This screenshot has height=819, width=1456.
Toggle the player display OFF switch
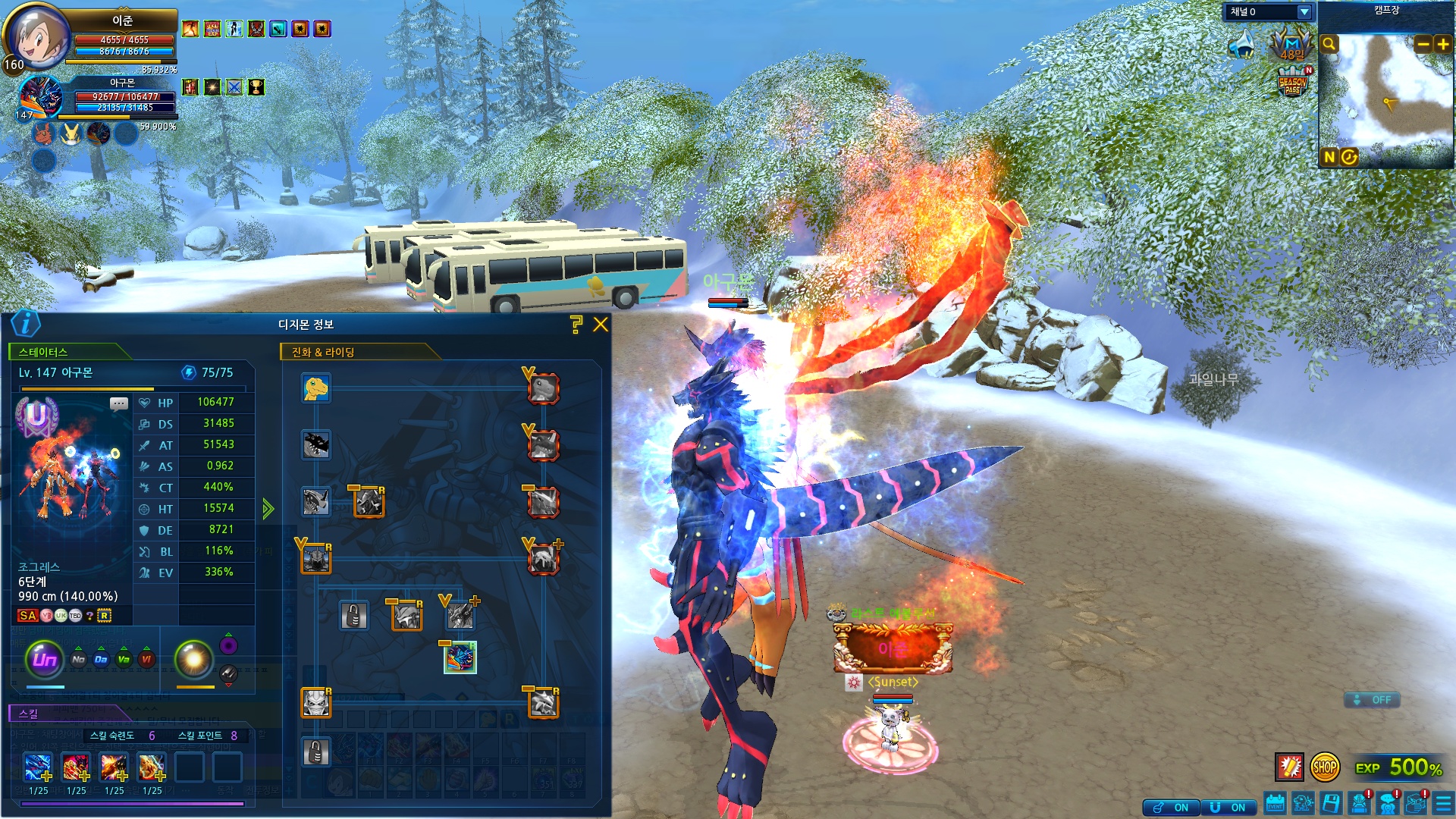pyautogui.click(x=1372, y=700)
